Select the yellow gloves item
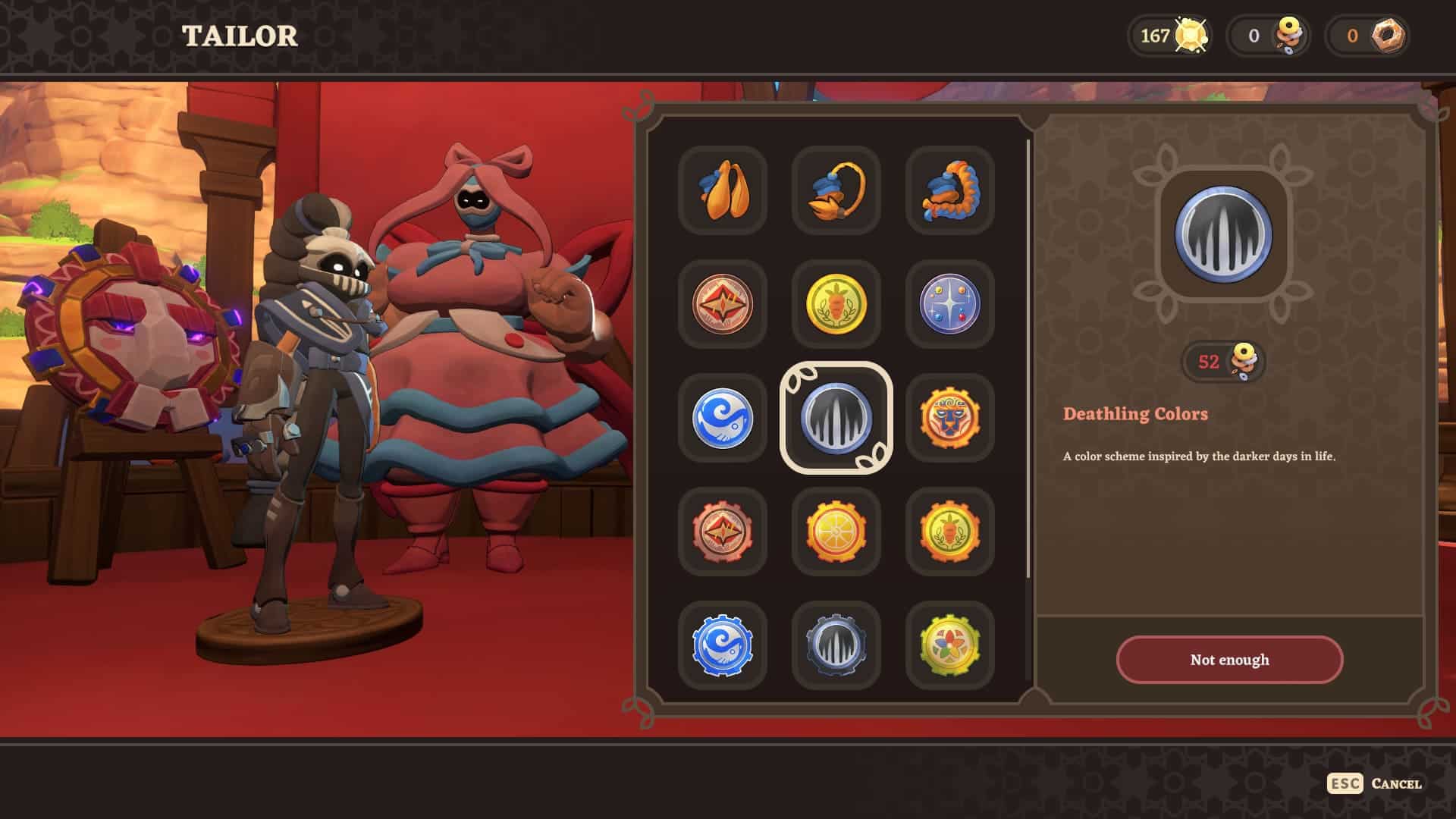 coord(722,191)
